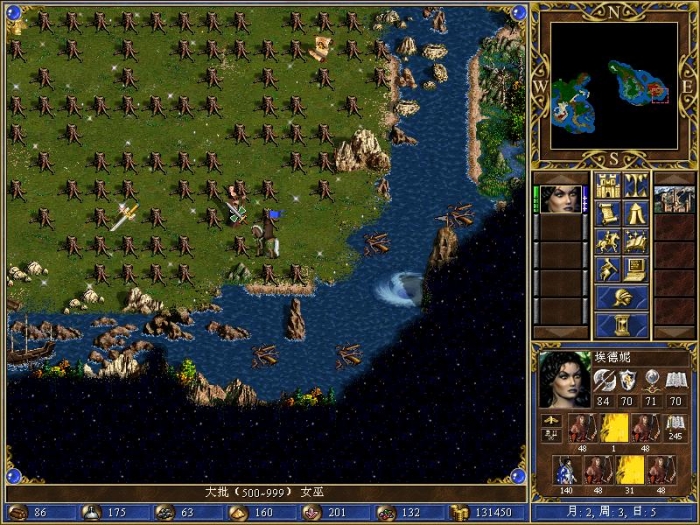Image resolution: width=700 pixels, height=525 pixels.
Task: Put the hero to sleep with tent button
Action: (x=636, y=213)
